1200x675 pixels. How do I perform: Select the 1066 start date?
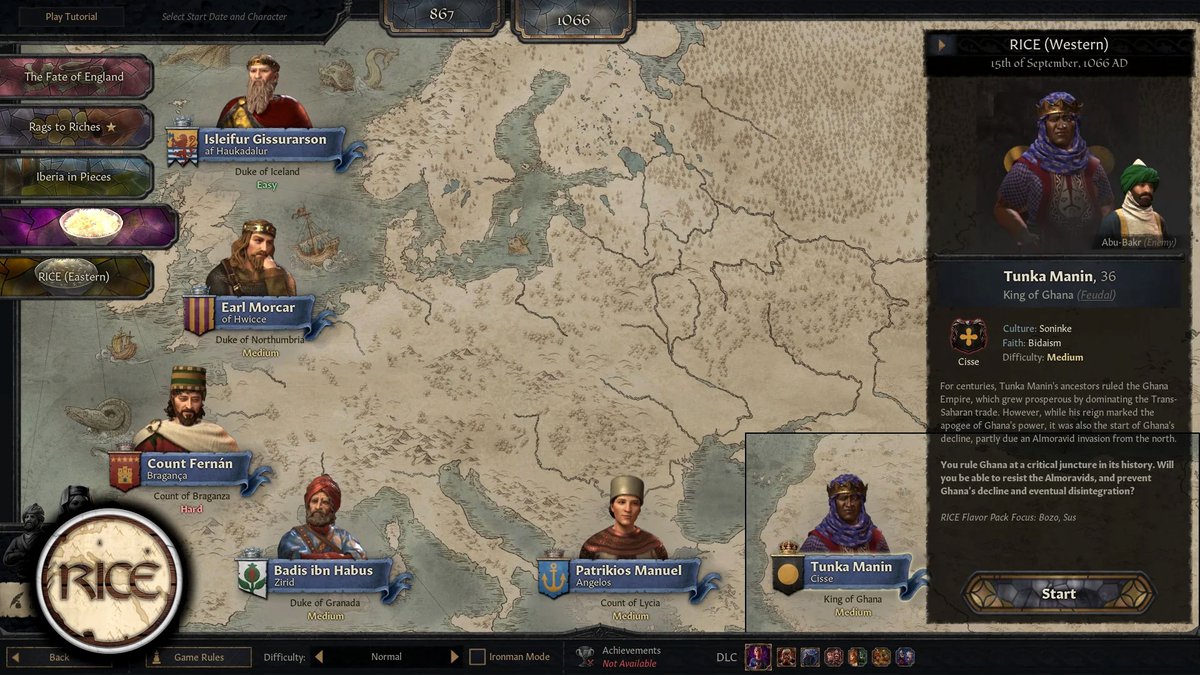click(573, 19)
